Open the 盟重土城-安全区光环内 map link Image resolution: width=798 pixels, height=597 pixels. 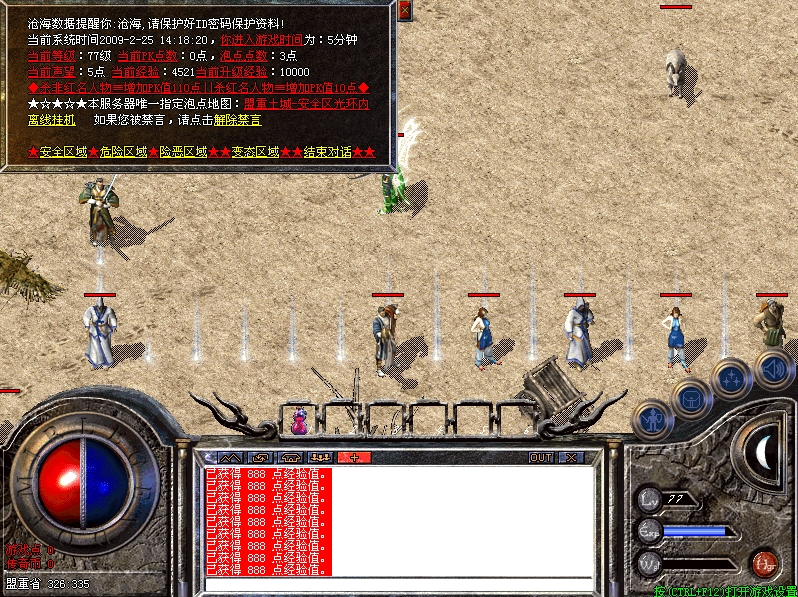(306, 104)
